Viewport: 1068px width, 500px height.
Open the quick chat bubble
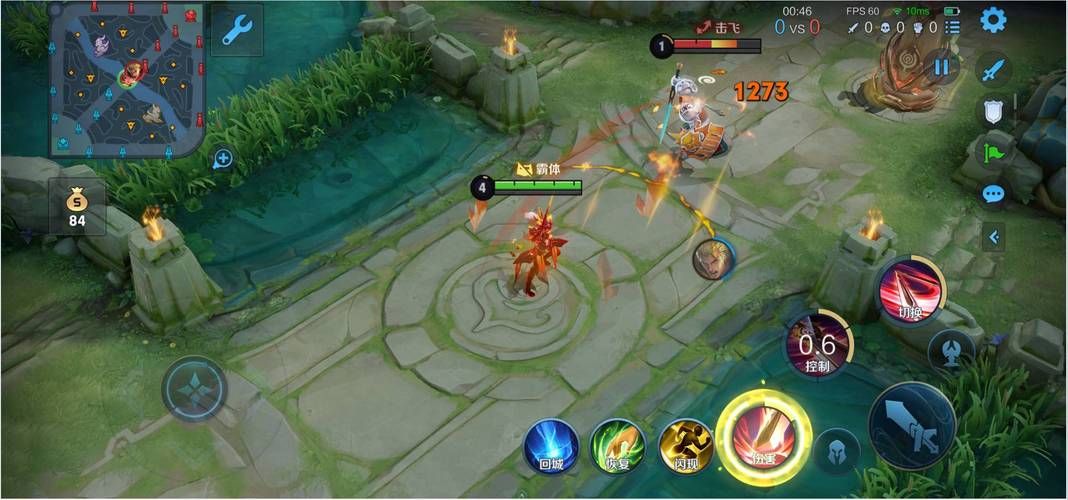[x=992, y=194]
